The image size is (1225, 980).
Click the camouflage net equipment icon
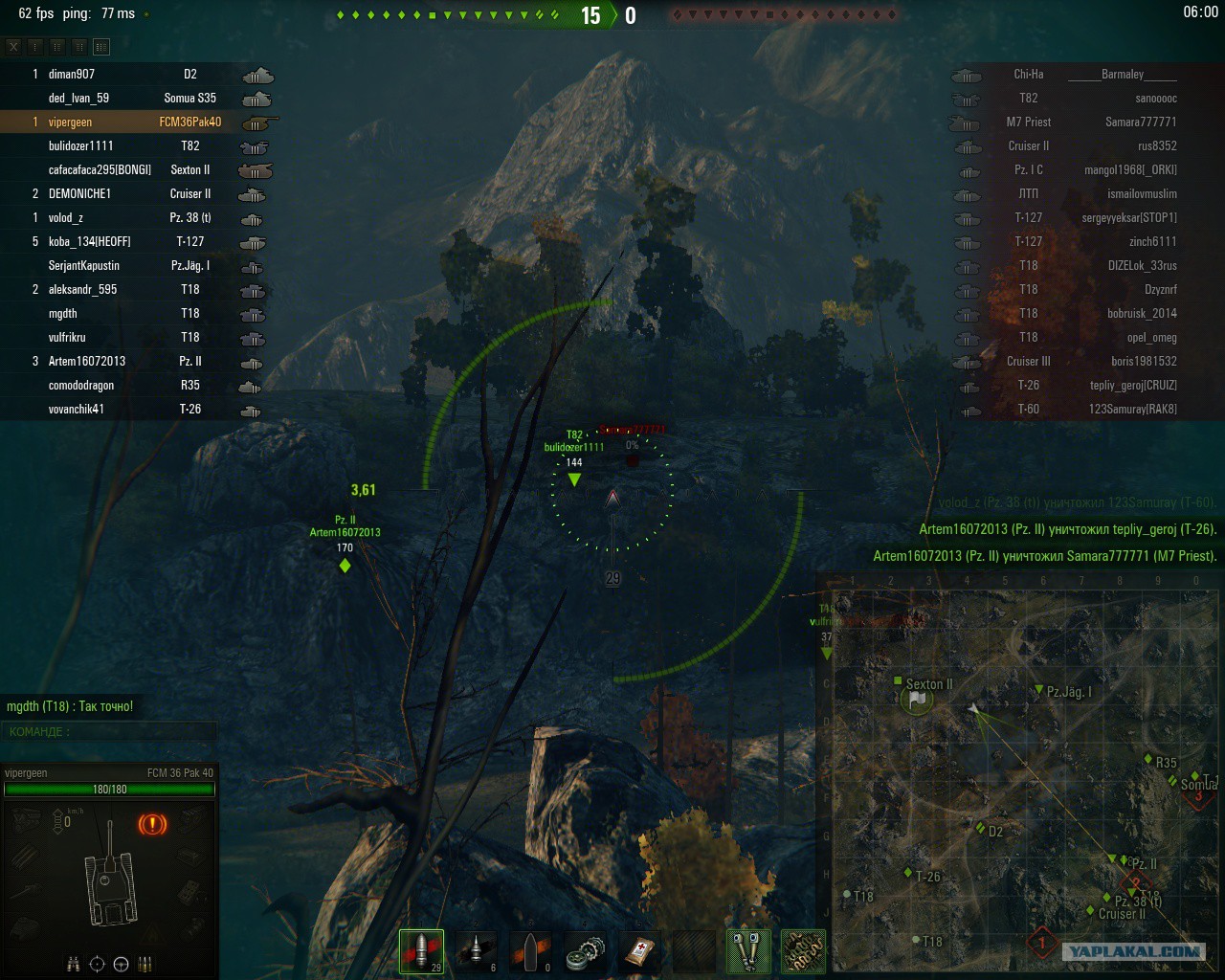(803, 950)
